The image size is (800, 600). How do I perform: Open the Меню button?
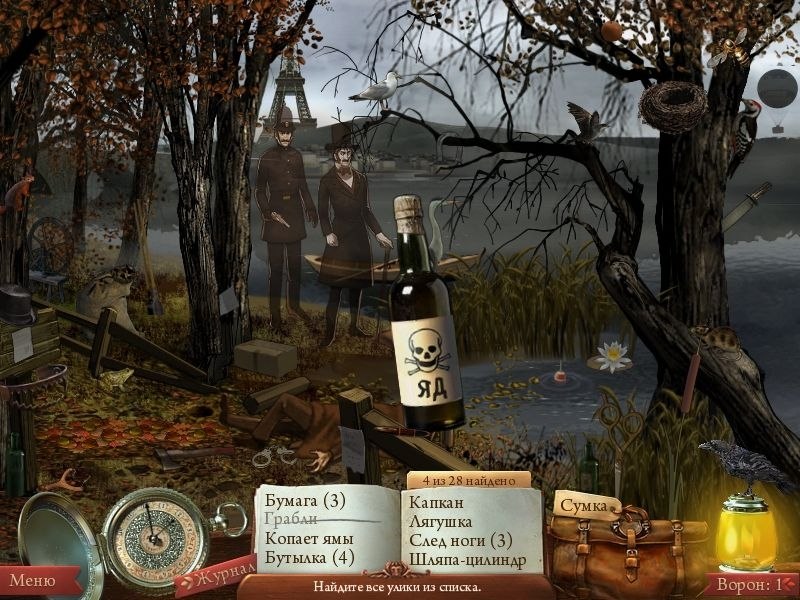coord(34,579)
